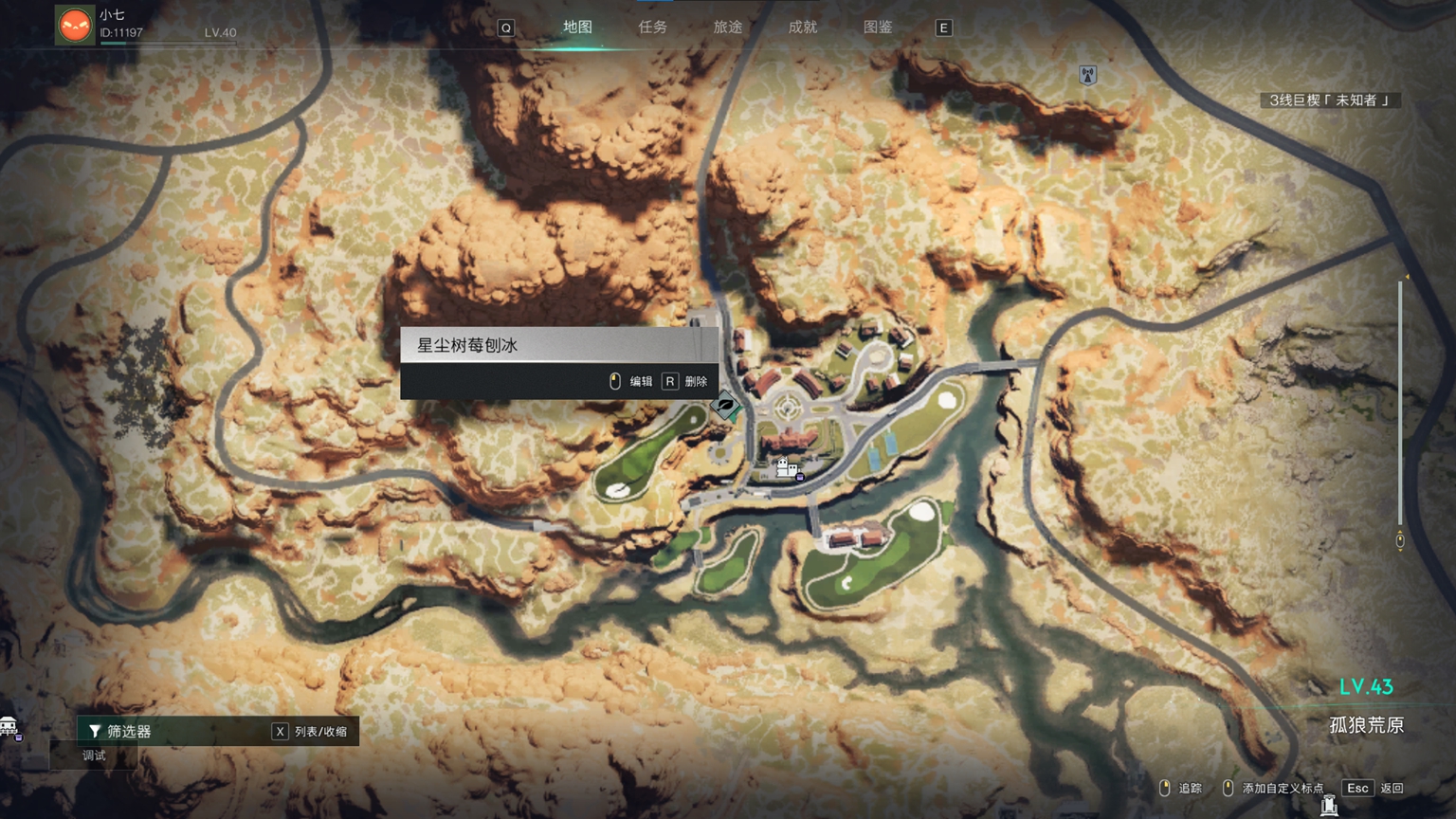Select the 成就 tab
1456x819 pixels.
802,27
